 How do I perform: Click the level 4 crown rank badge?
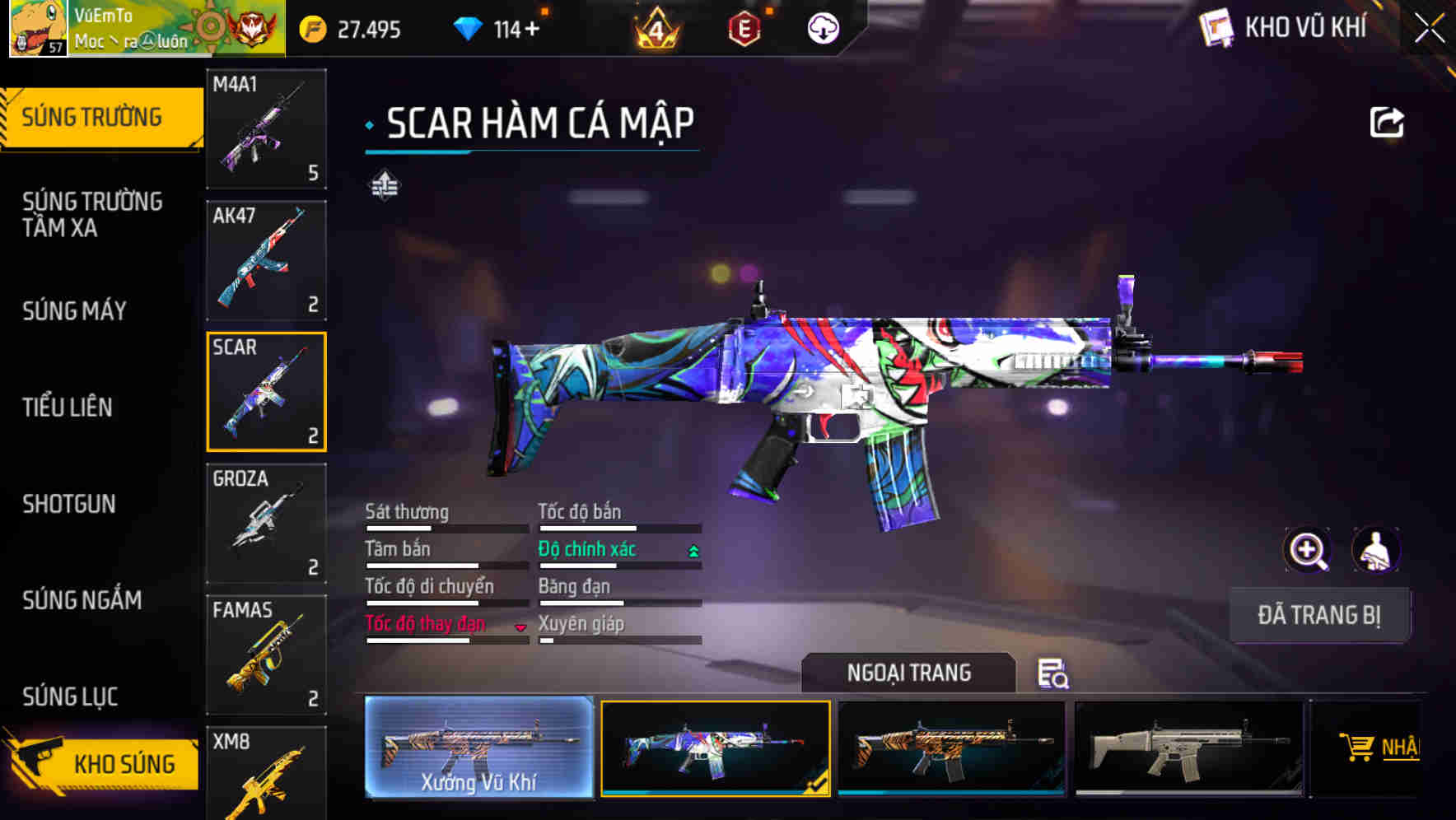655,29
